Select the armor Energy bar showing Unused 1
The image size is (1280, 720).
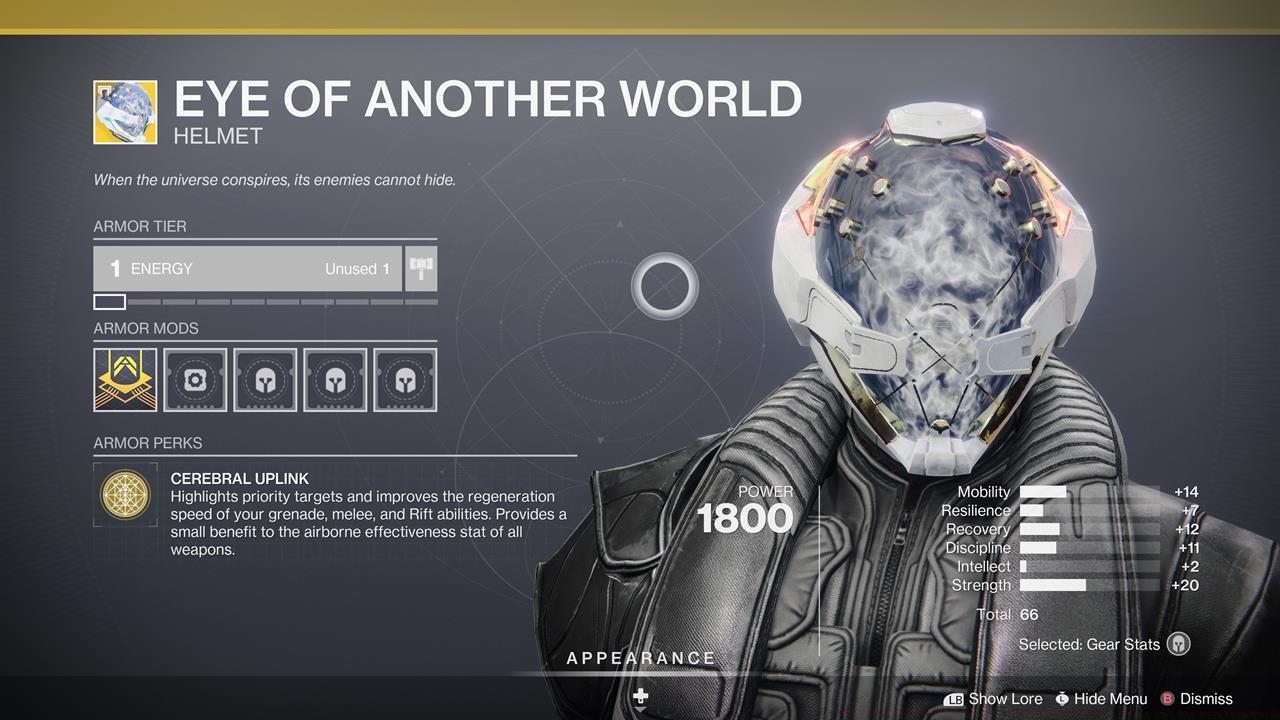tap(248, 269)
